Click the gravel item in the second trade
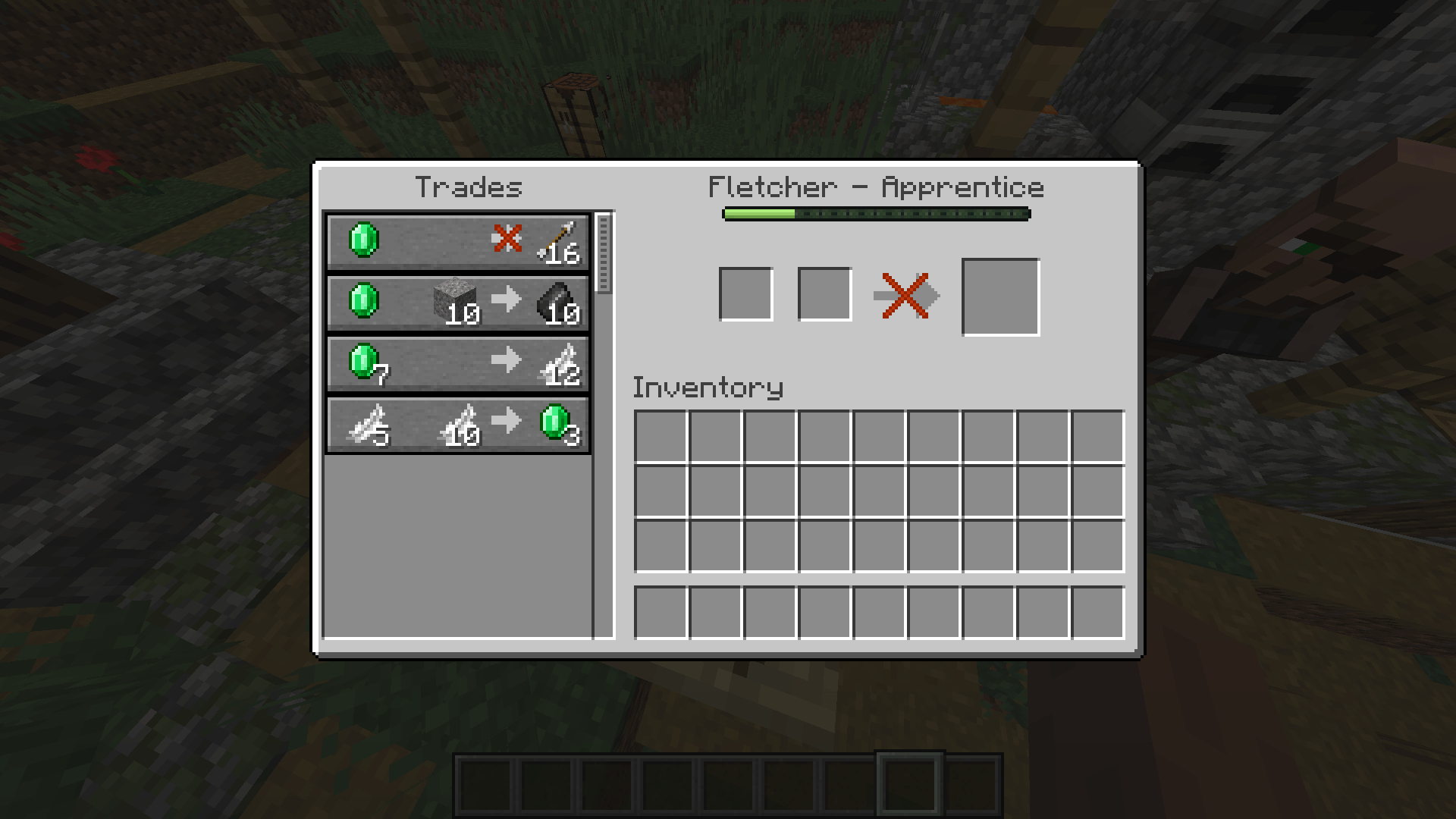 [455, 300]
